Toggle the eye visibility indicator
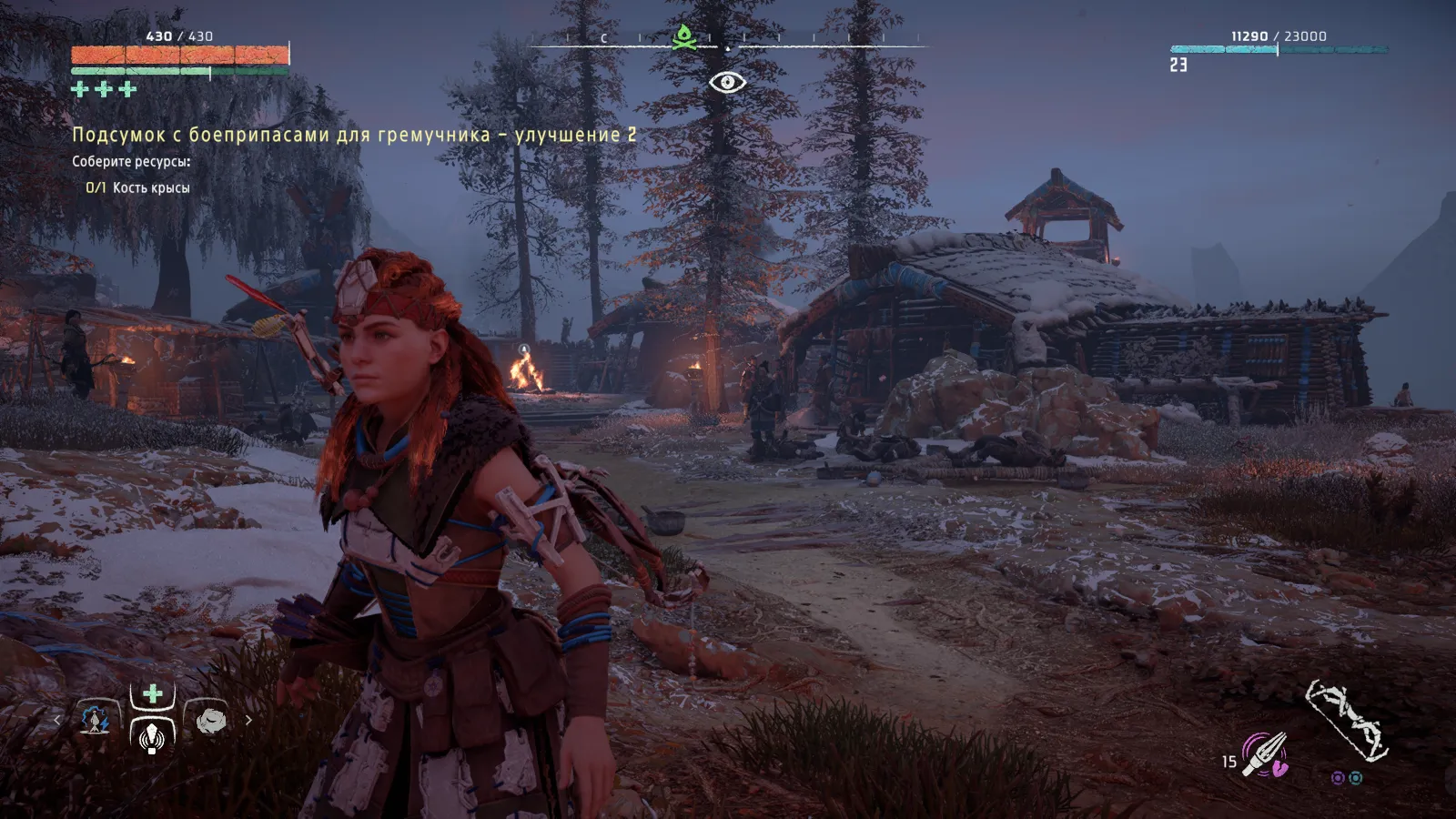Image resolution: width=1456 pixels, height=819 pixels. [727, 83]
